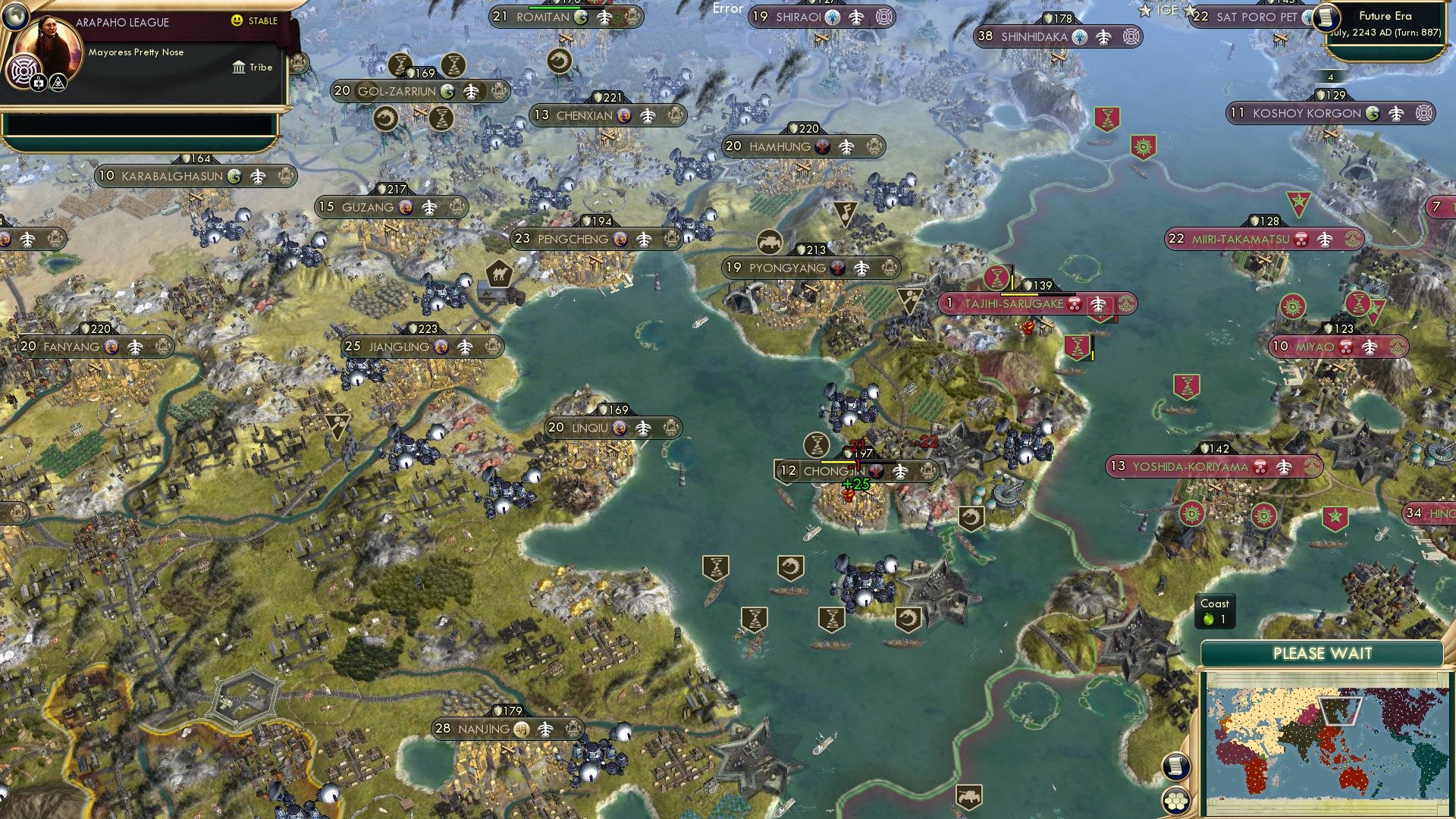Select the religion icon on Koshoy Korgon's banner
The height and width of the screenshot is (819, 1456).
click(x=1372, y=113)
